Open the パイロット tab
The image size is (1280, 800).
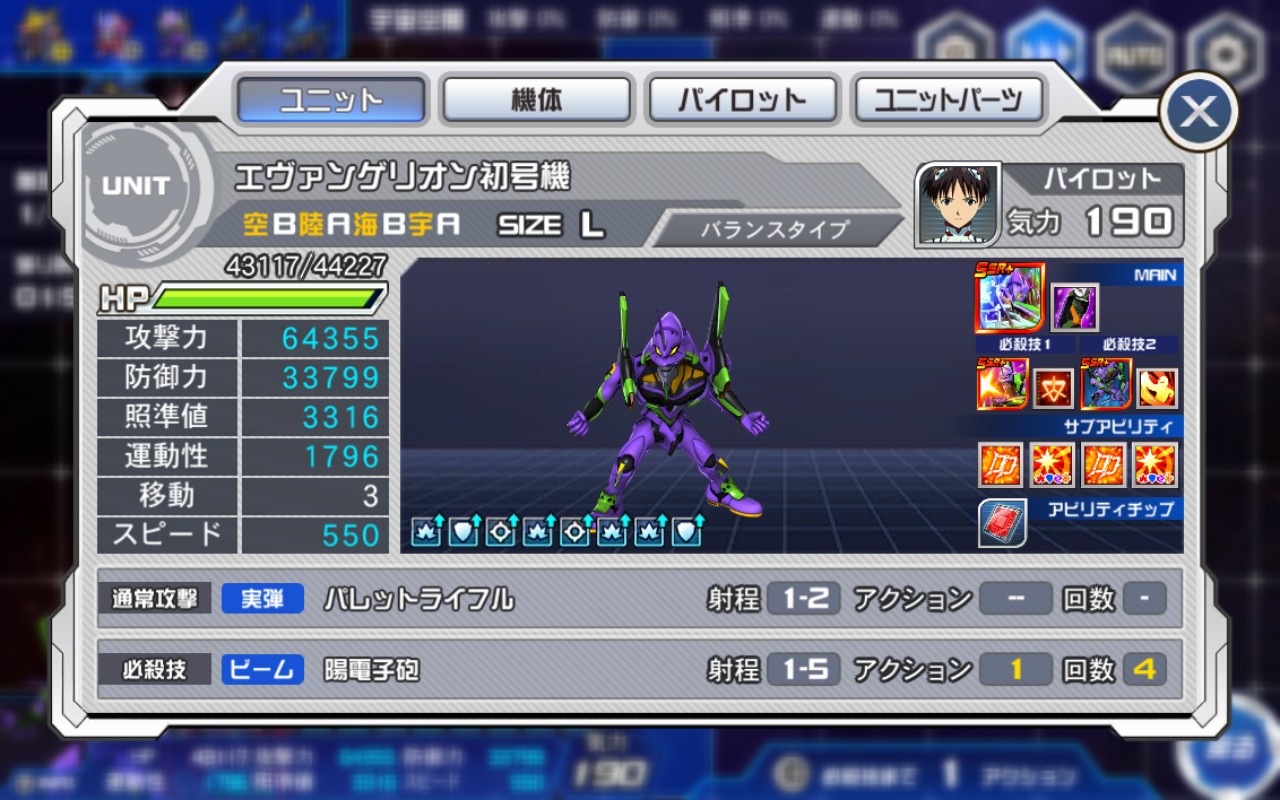[742, 100]
